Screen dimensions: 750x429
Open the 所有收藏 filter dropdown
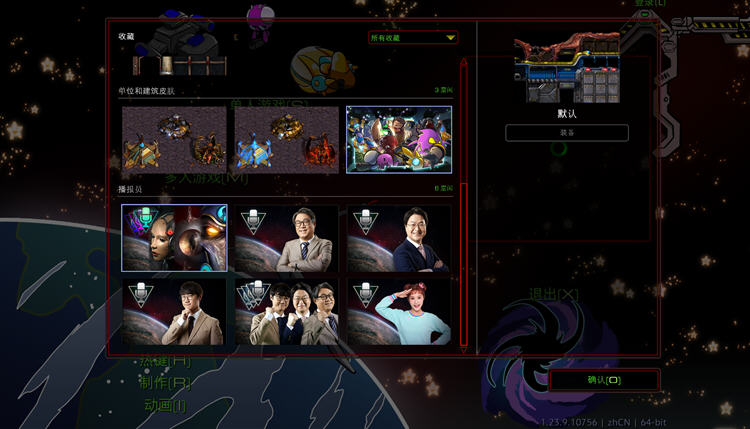click(x=413, y=38)
